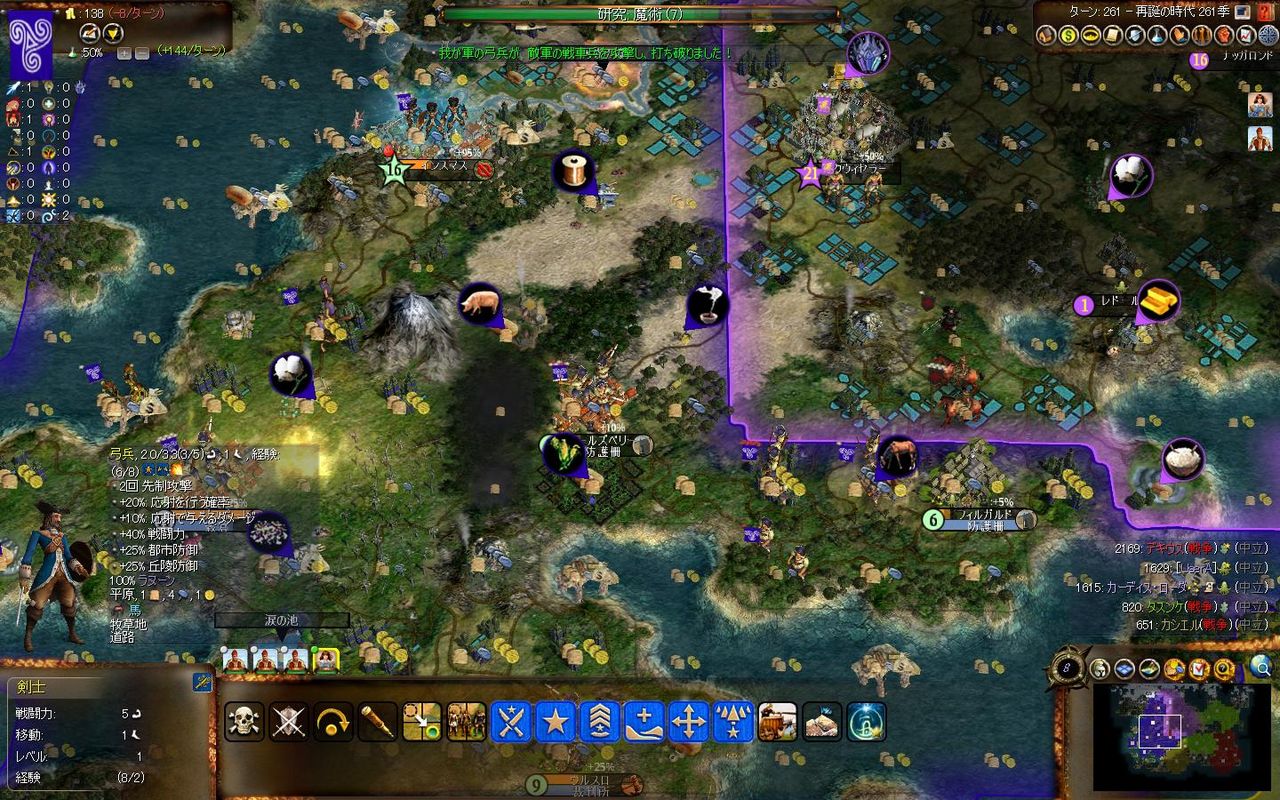Toggle the globe view with the magnifier globe
This screenshot has width=1280, height=800.
pos(1260,668)
